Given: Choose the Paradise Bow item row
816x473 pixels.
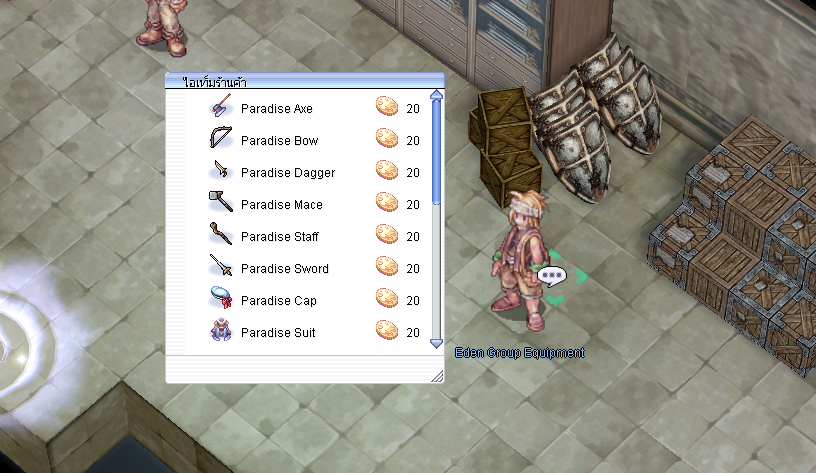Looking at the screenshot, I should [x=279, y=140].
